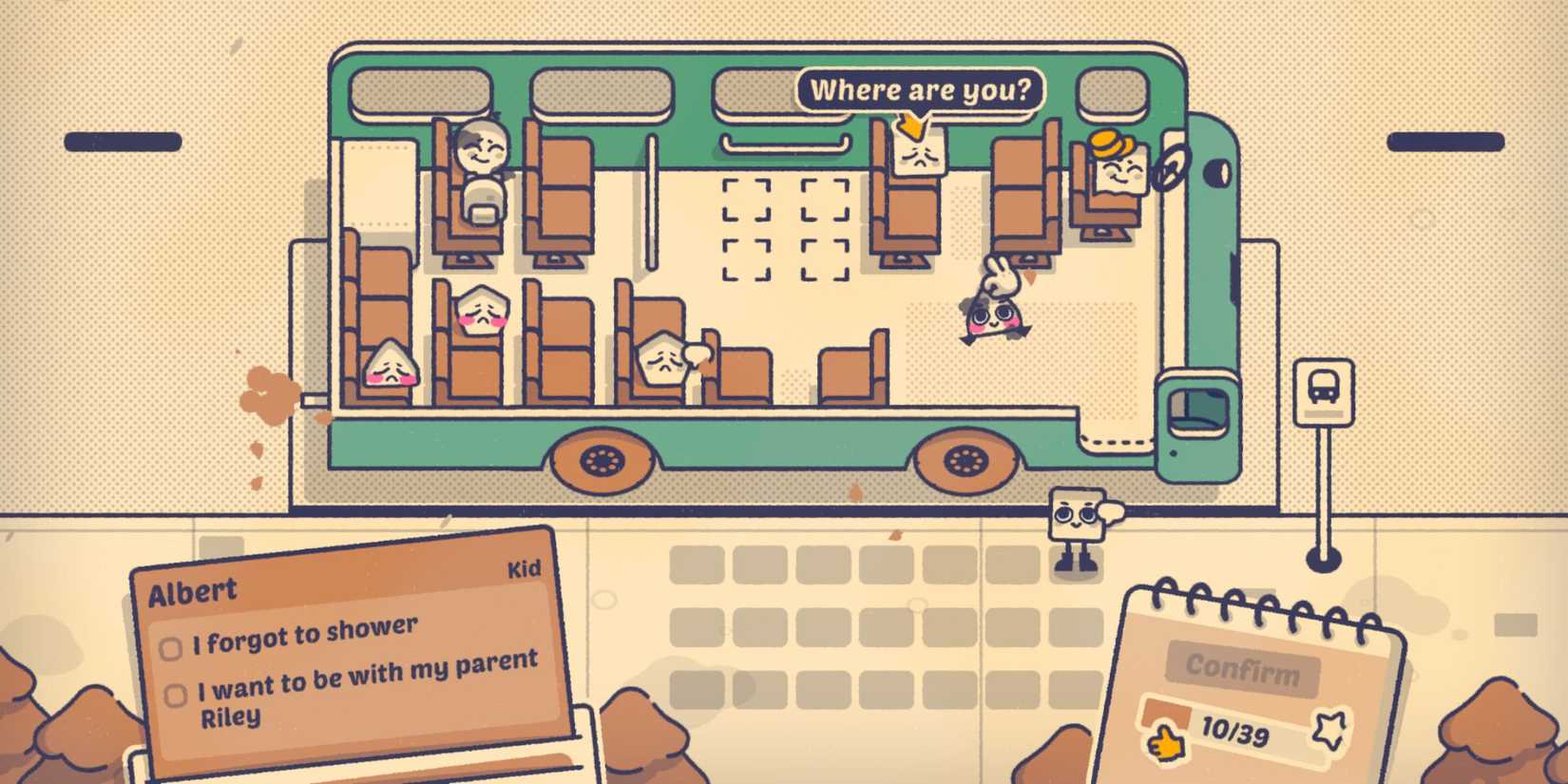Check the "I forgot to shower" checkbox
This screenshot has height=784, width=1568.
pos(172,647)
